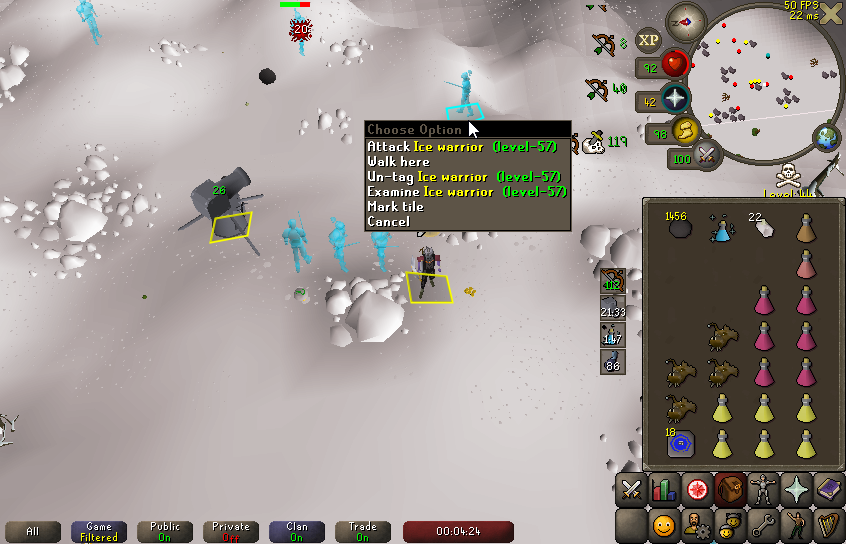
Task: Activate quick prayers via prayer orb
Action: click(x=676, y=98)
